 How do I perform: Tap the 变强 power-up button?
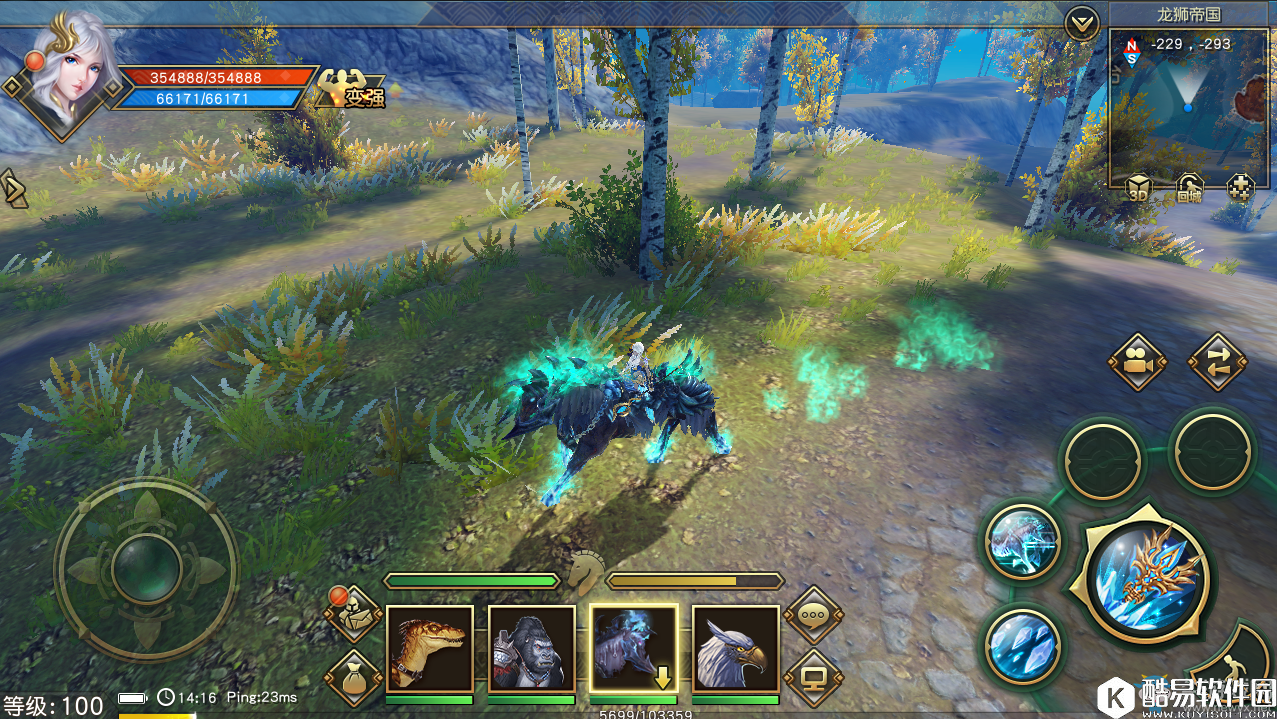[x=350, y=91]
